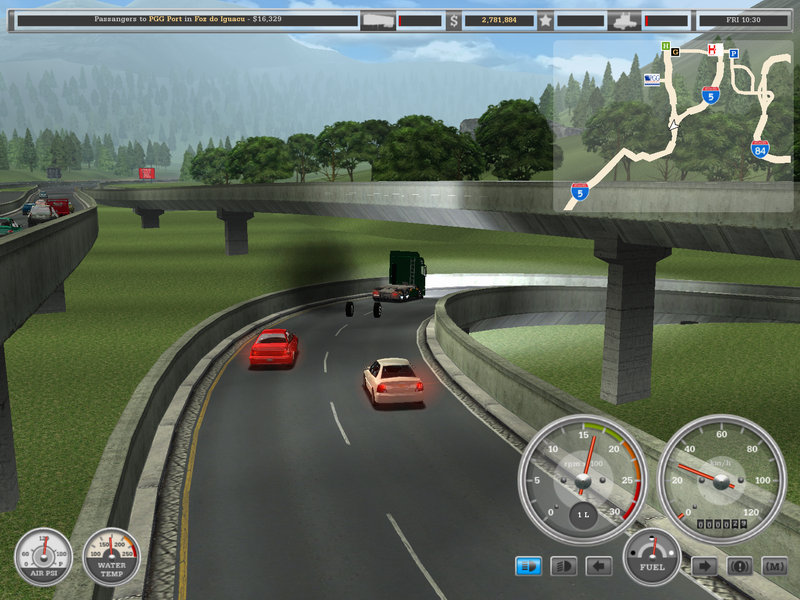Engage the parking brake (!) button

pos(739,566)
